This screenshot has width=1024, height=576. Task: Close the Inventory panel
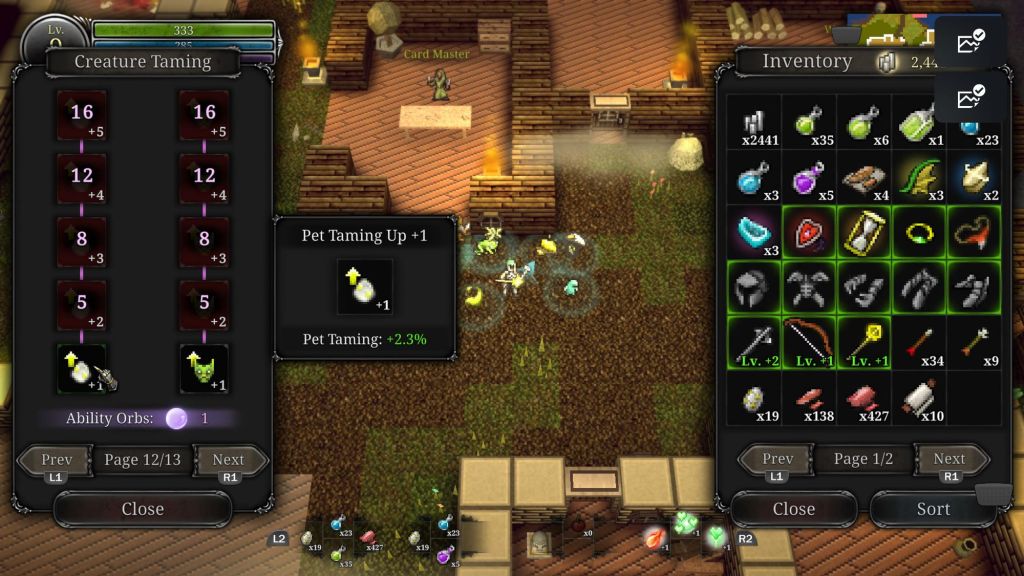coord(793,509)
